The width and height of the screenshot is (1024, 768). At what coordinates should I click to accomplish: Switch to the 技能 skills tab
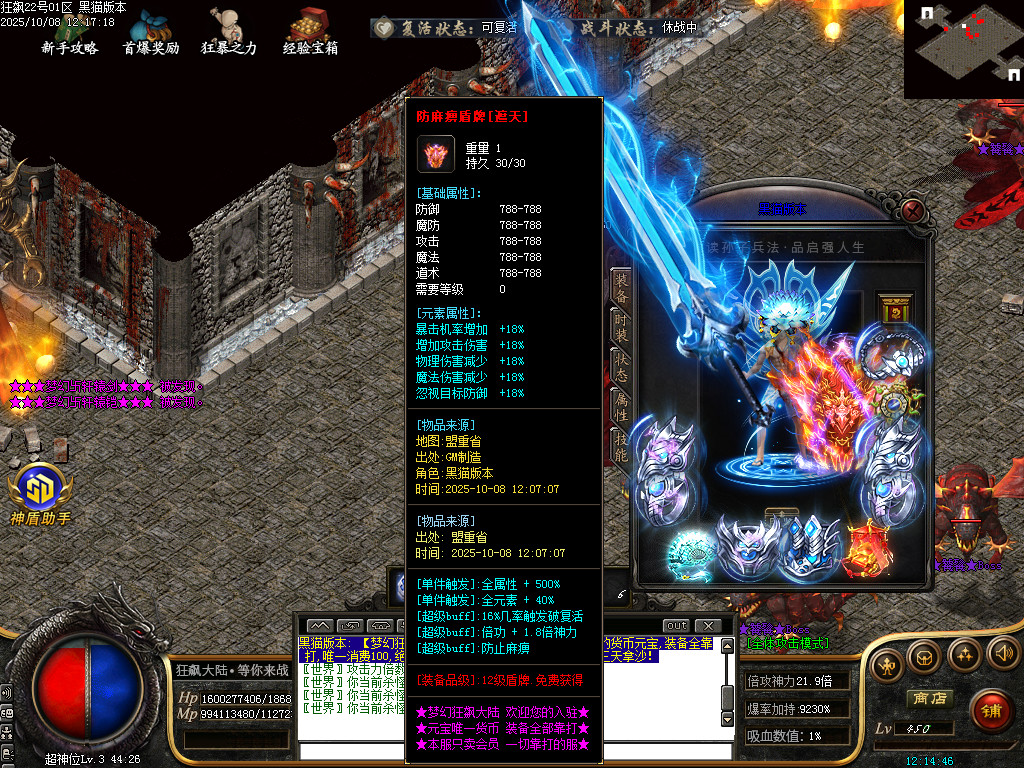pos(621,450)
